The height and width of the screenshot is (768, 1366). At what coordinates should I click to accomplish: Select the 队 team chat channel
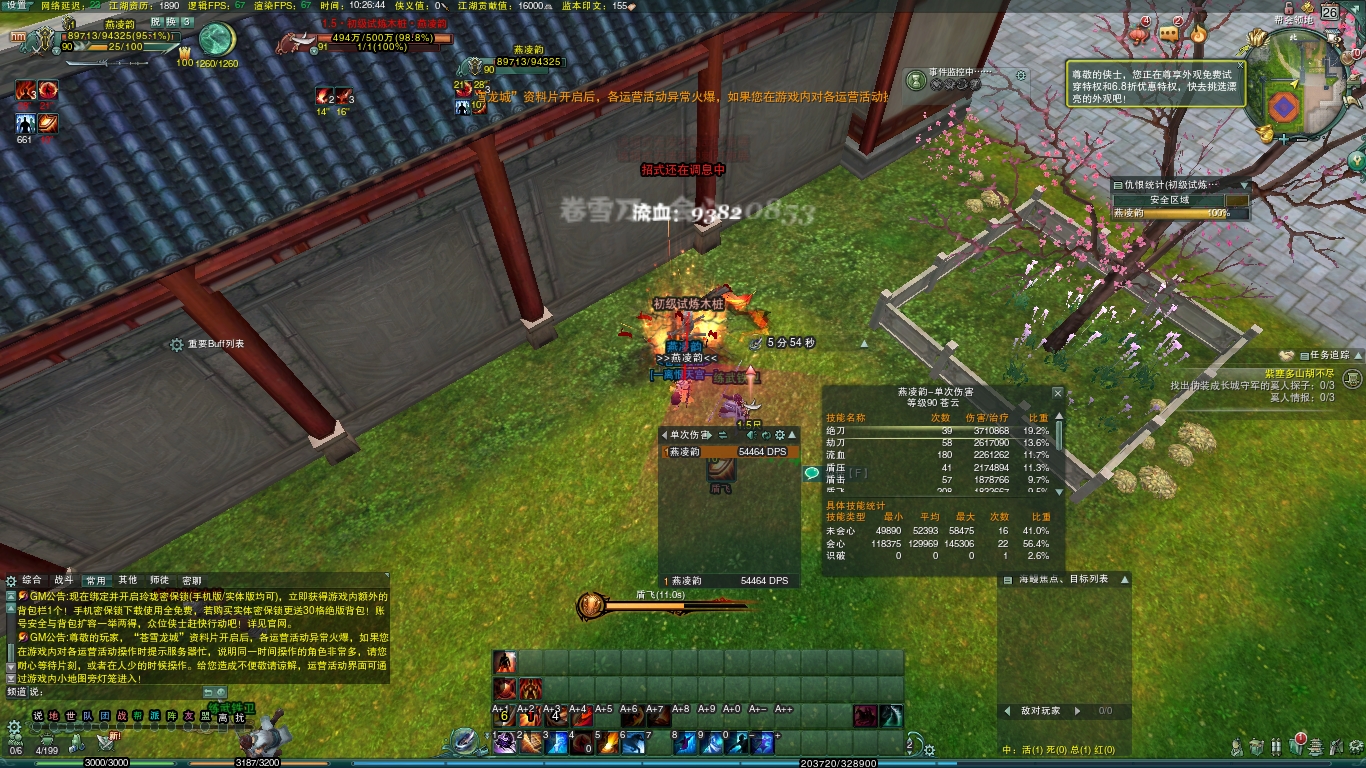(x=87, y=716)
